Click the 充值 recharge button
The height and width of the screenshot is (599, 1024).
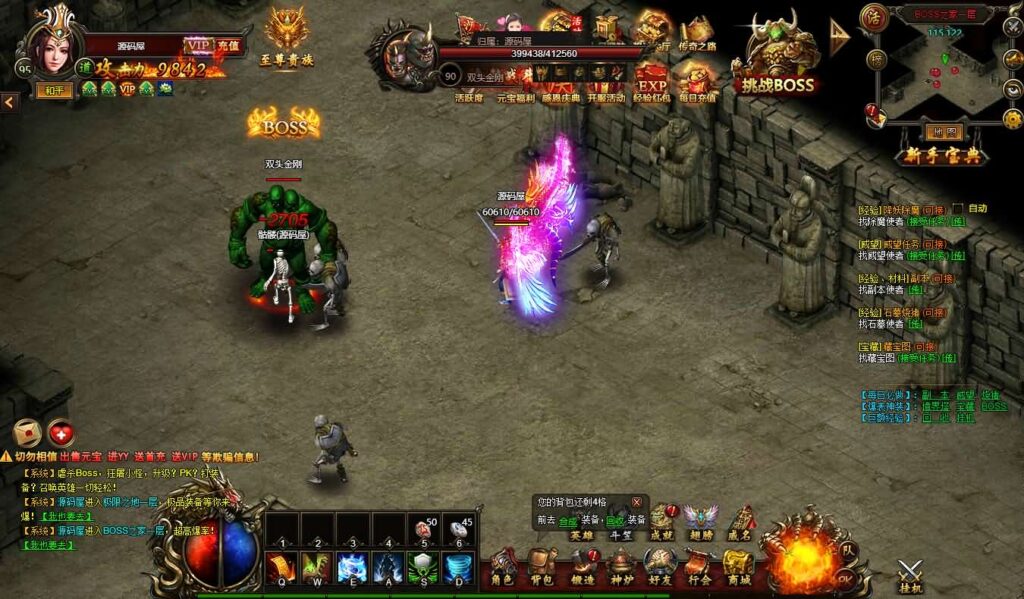[228, 45]
